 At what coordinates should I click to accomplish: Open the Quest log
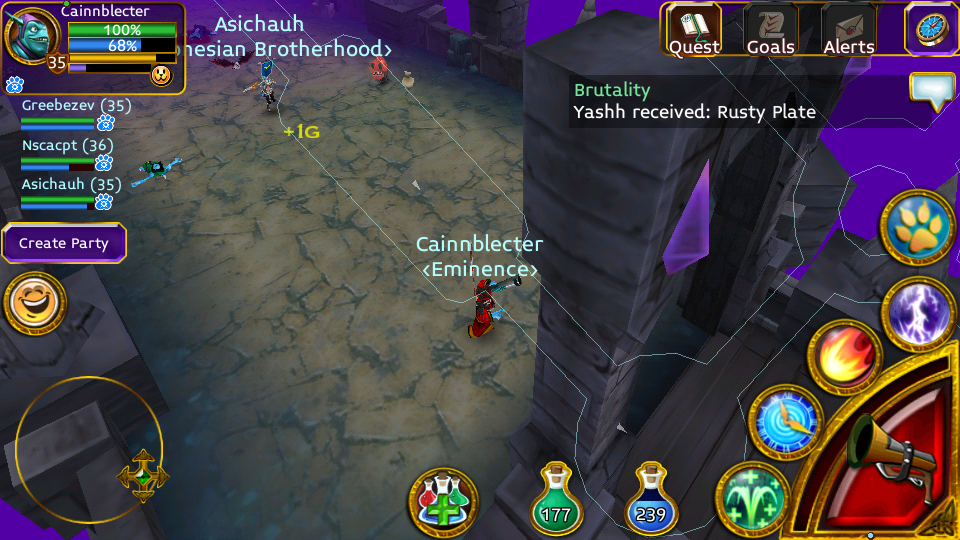[x=694, y=30]
